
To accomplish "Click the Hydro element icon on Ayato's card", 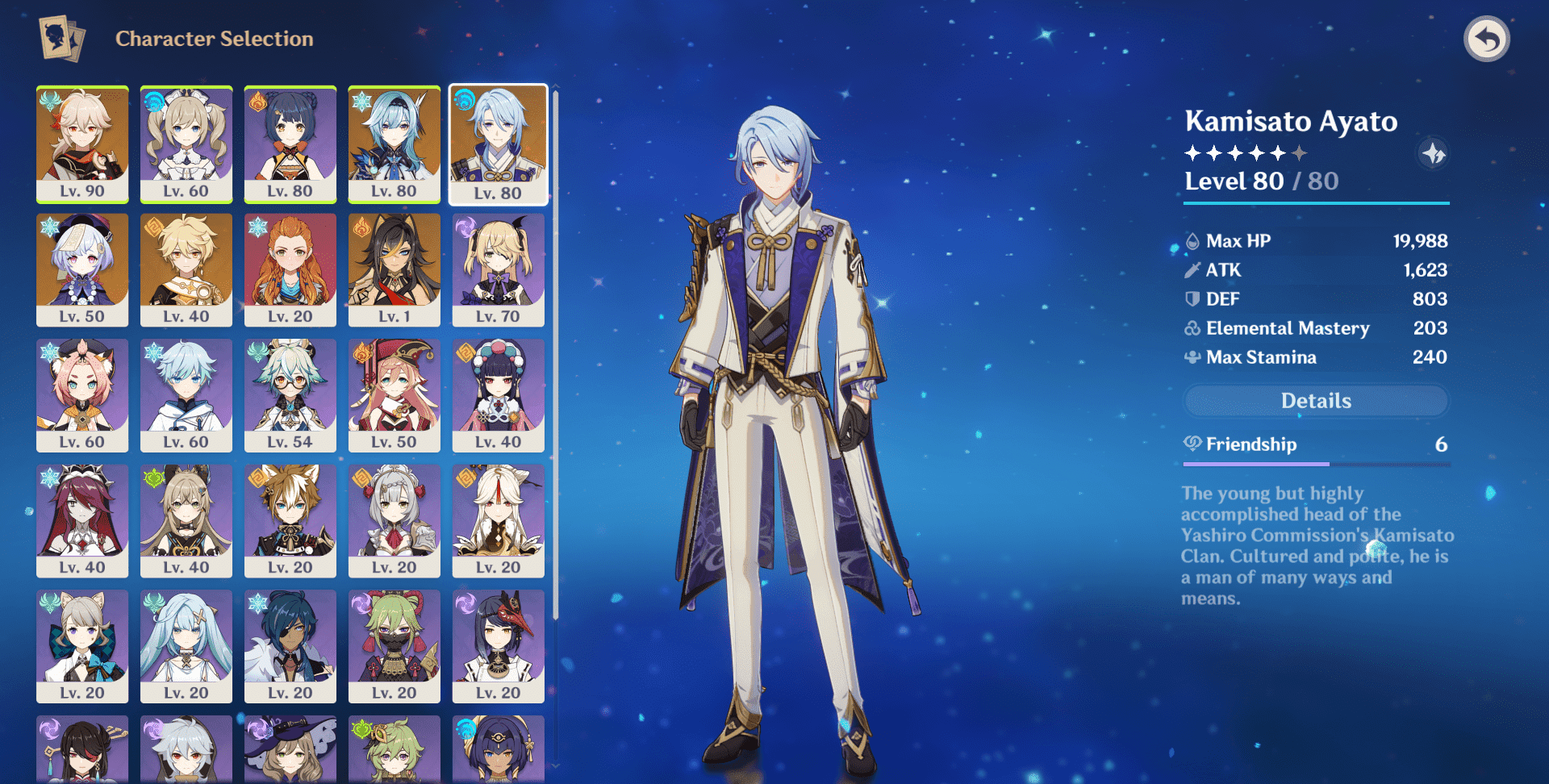I will [x=465, y=98].
